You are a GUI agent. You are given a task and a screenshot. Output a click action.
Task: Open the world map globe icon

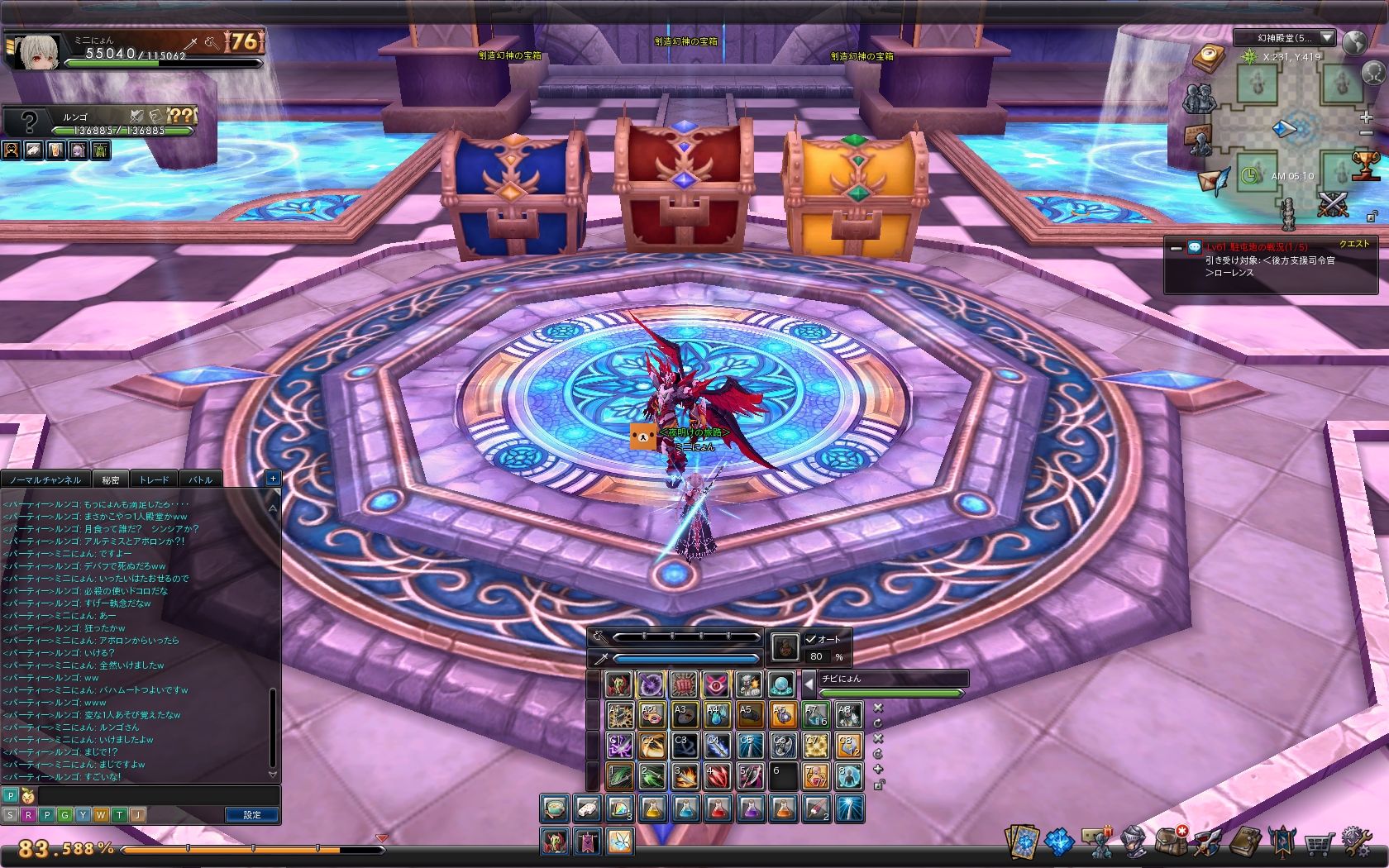tap(1354, 41)
